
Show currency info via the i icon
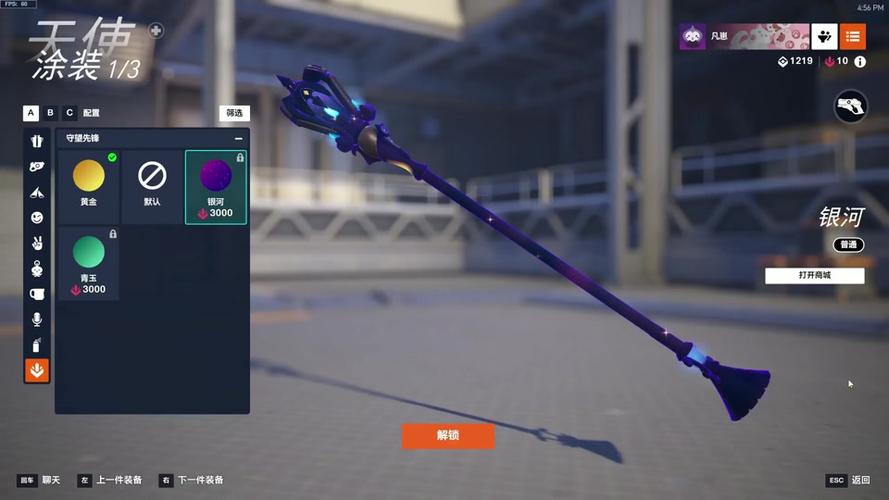point(860,62)
